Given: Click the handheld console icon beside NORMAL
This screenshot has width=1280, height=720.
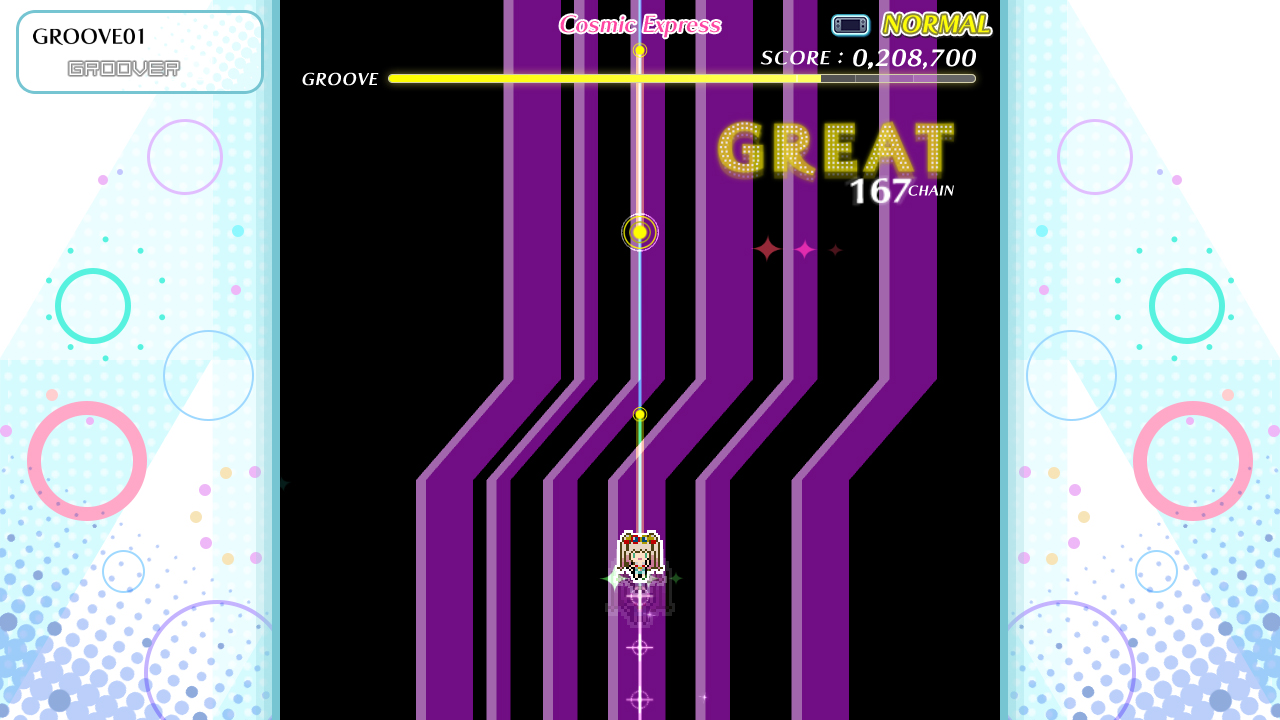Looking at the screenshot, I should (x=849, y=24).
